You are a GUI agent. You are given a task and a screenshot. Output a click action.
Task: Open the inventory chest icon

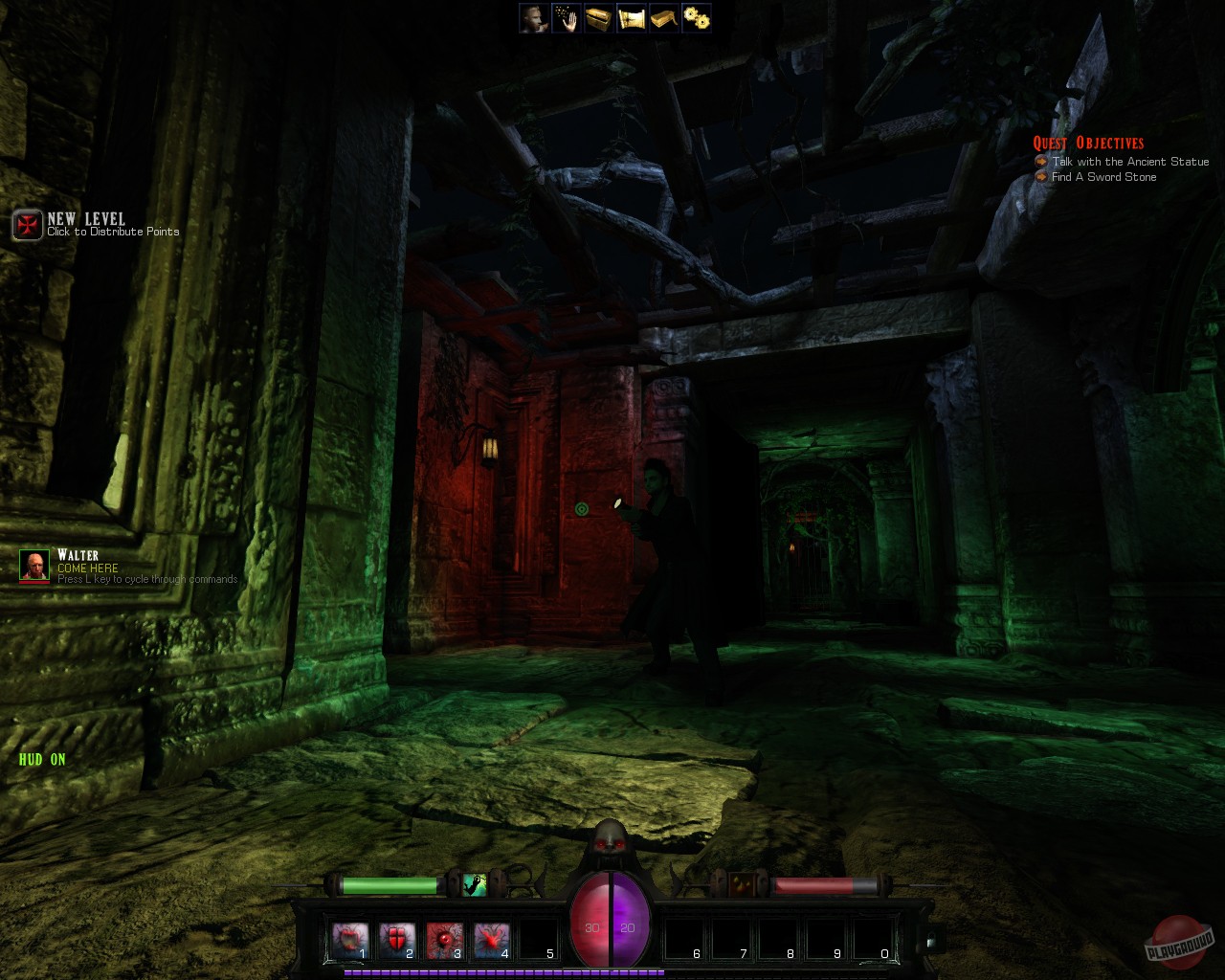(x=597, y=17)
